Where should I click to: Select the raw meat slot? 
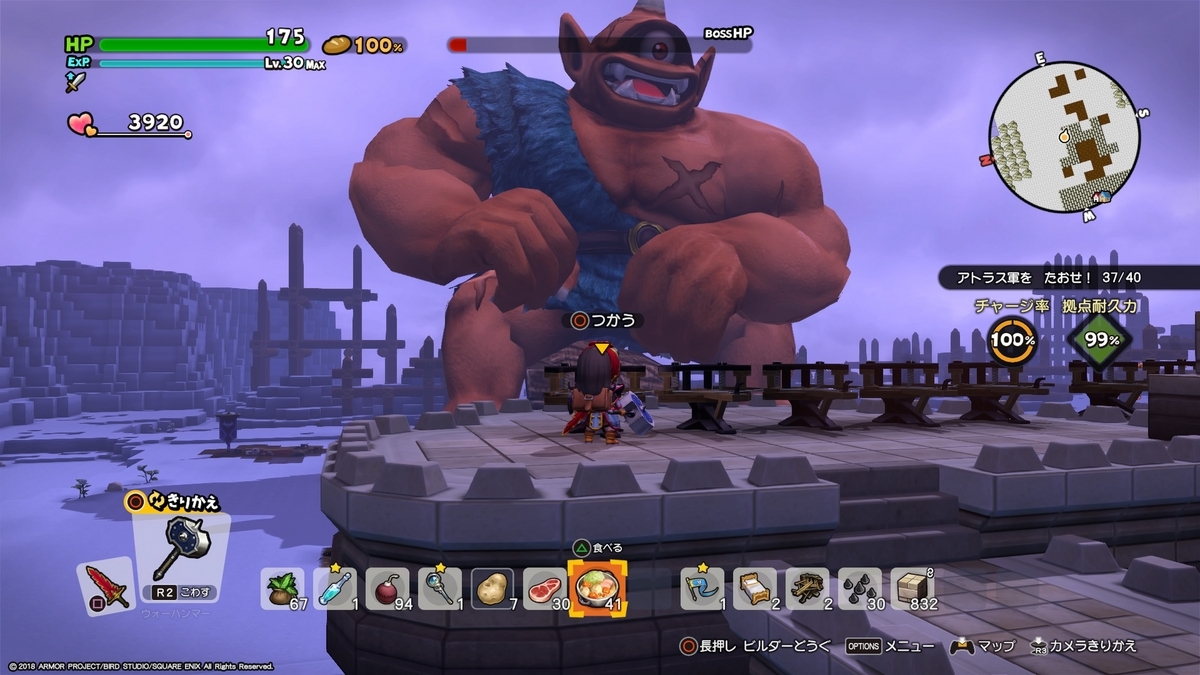pos(544,589)
